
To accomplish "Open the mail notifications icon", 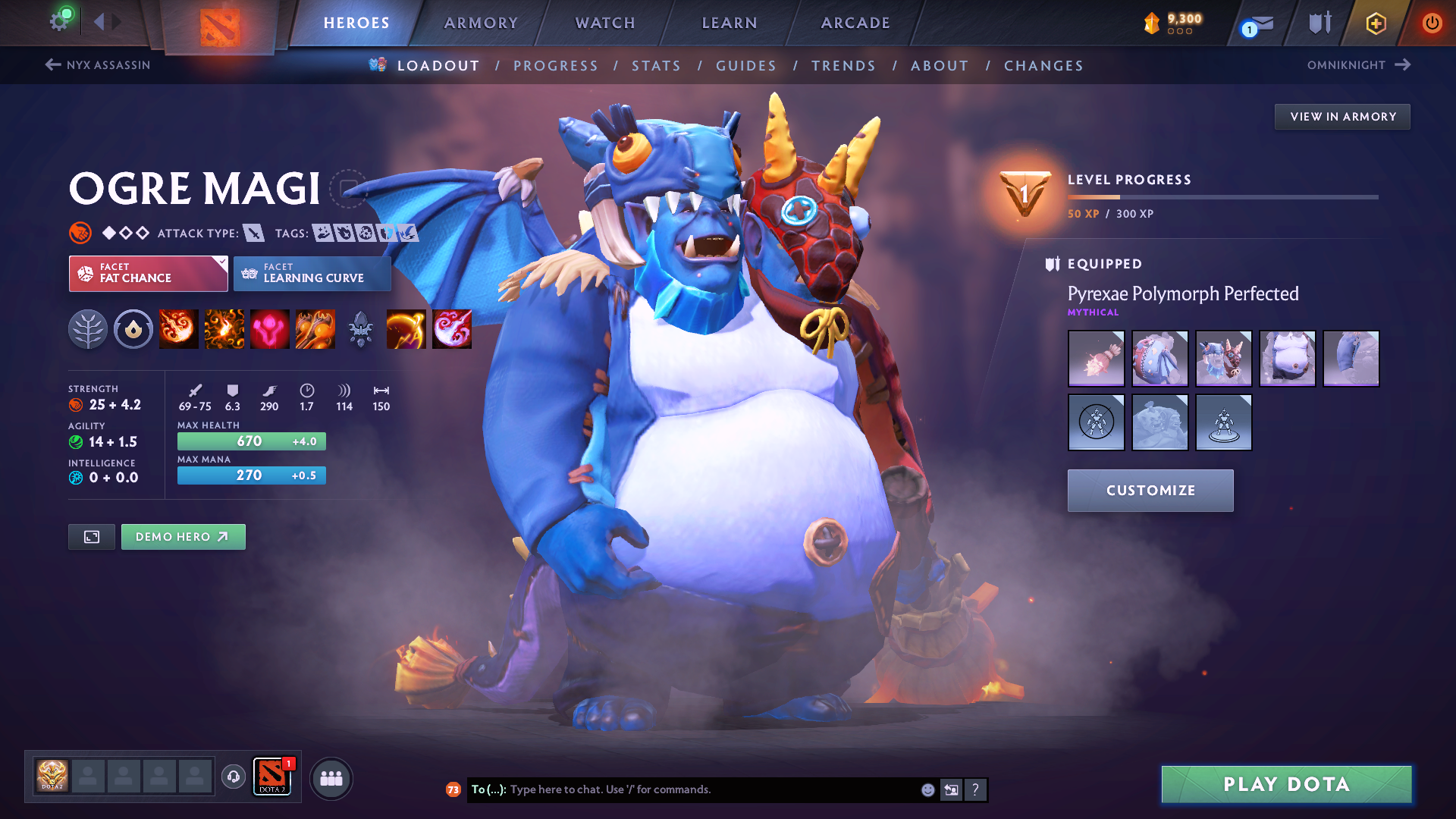I will click(x=1260, y=24).
